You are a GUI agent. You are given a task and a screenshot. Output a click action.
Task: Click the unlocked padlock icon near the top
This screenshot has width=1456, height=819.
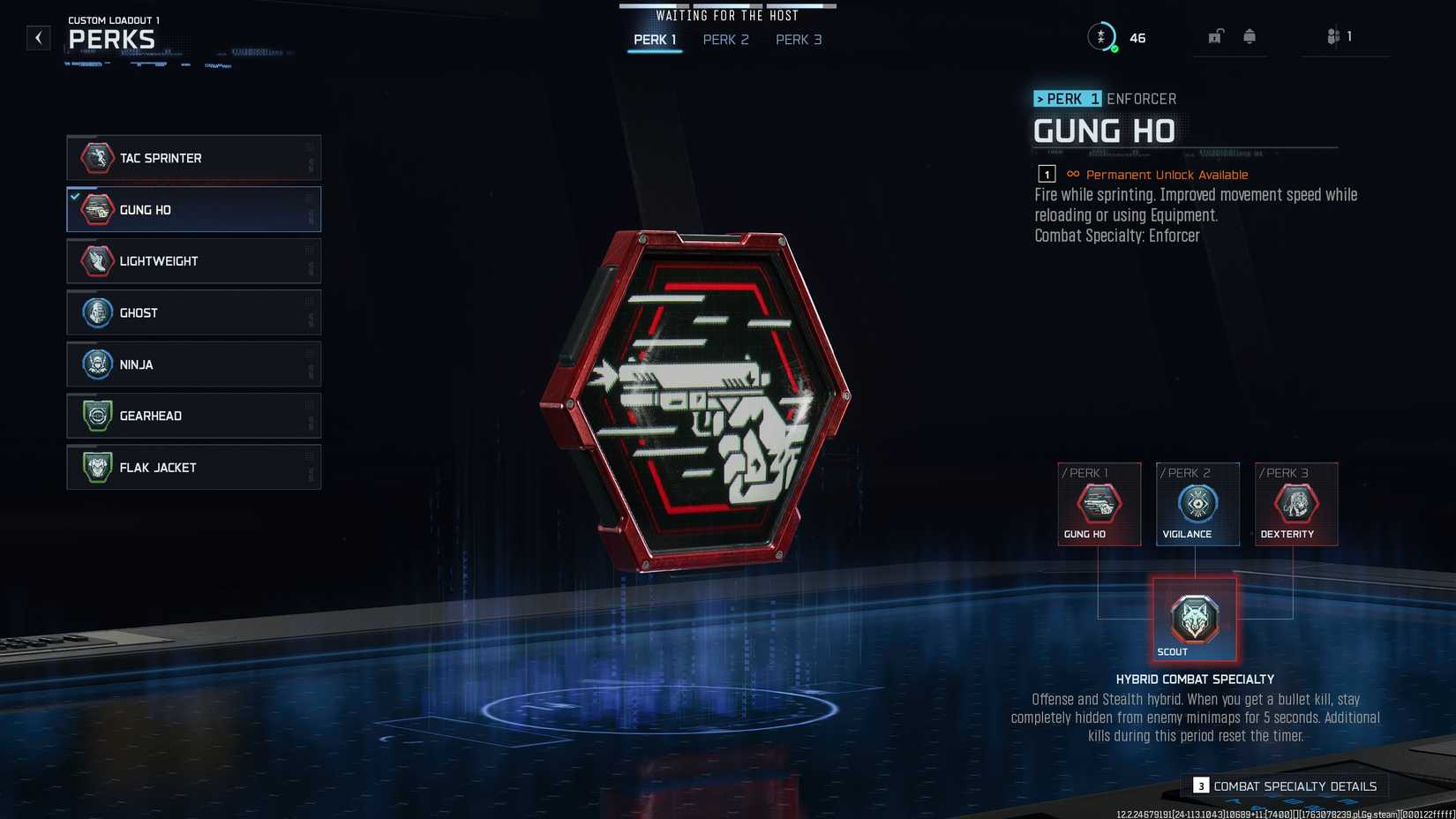[1215, 36]
